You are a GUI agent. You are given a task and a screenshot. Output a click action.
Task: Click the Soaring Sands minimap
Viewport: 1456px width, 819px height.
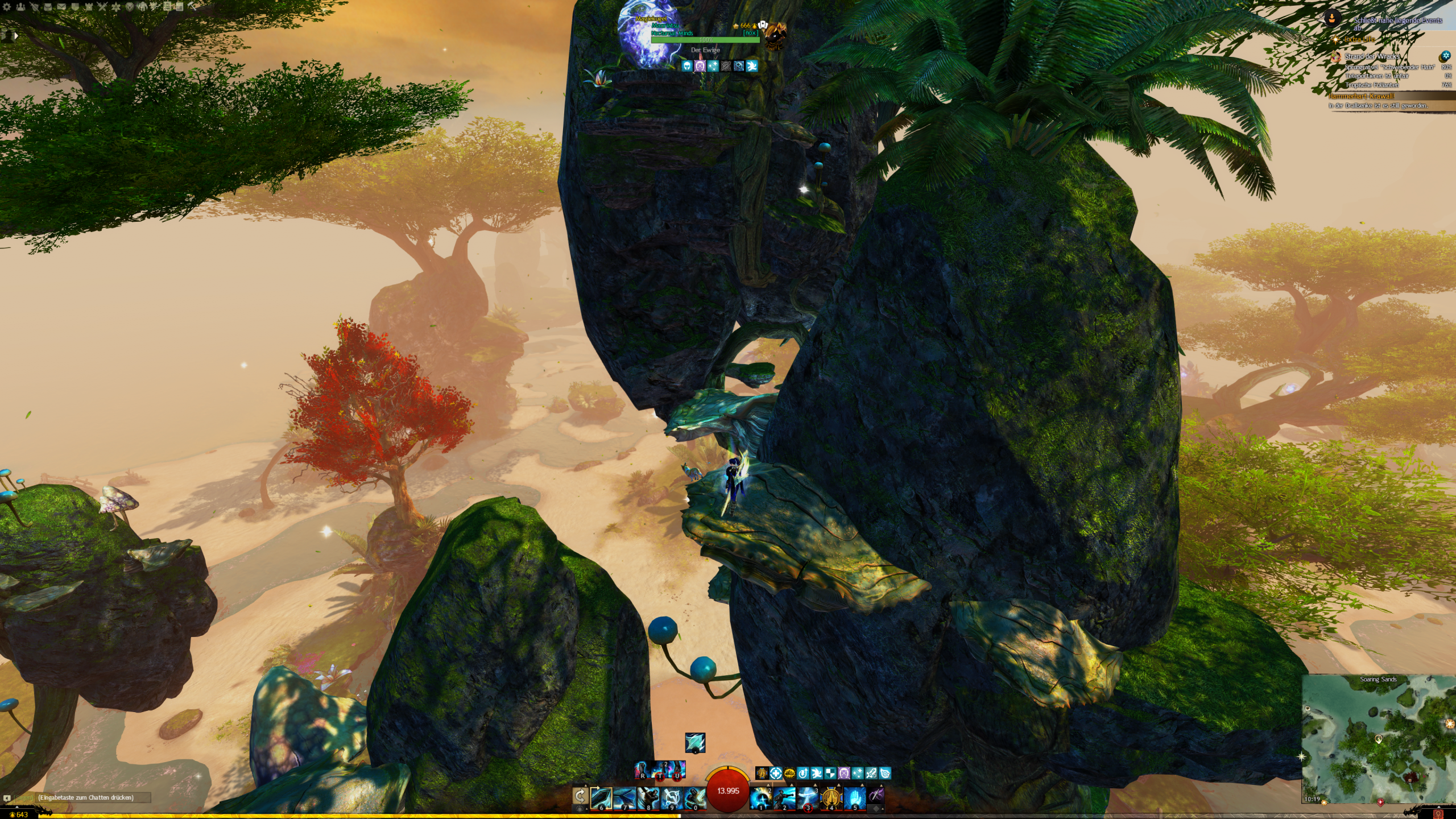pyautogui.click(x=1378, y=739)
